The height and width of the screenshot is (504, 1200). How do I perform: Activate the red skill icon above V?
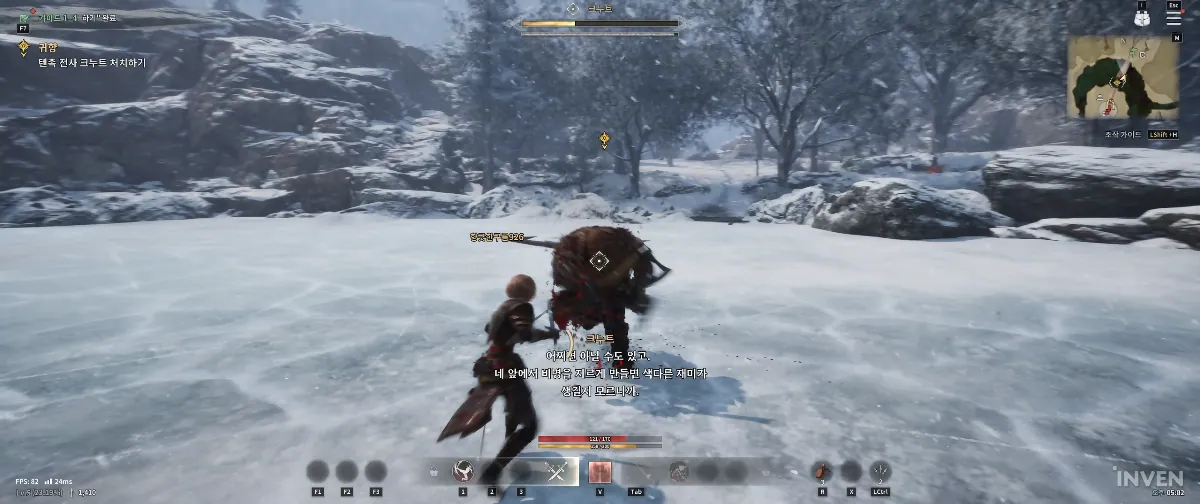pyautogui.click(x=600, y=471)
